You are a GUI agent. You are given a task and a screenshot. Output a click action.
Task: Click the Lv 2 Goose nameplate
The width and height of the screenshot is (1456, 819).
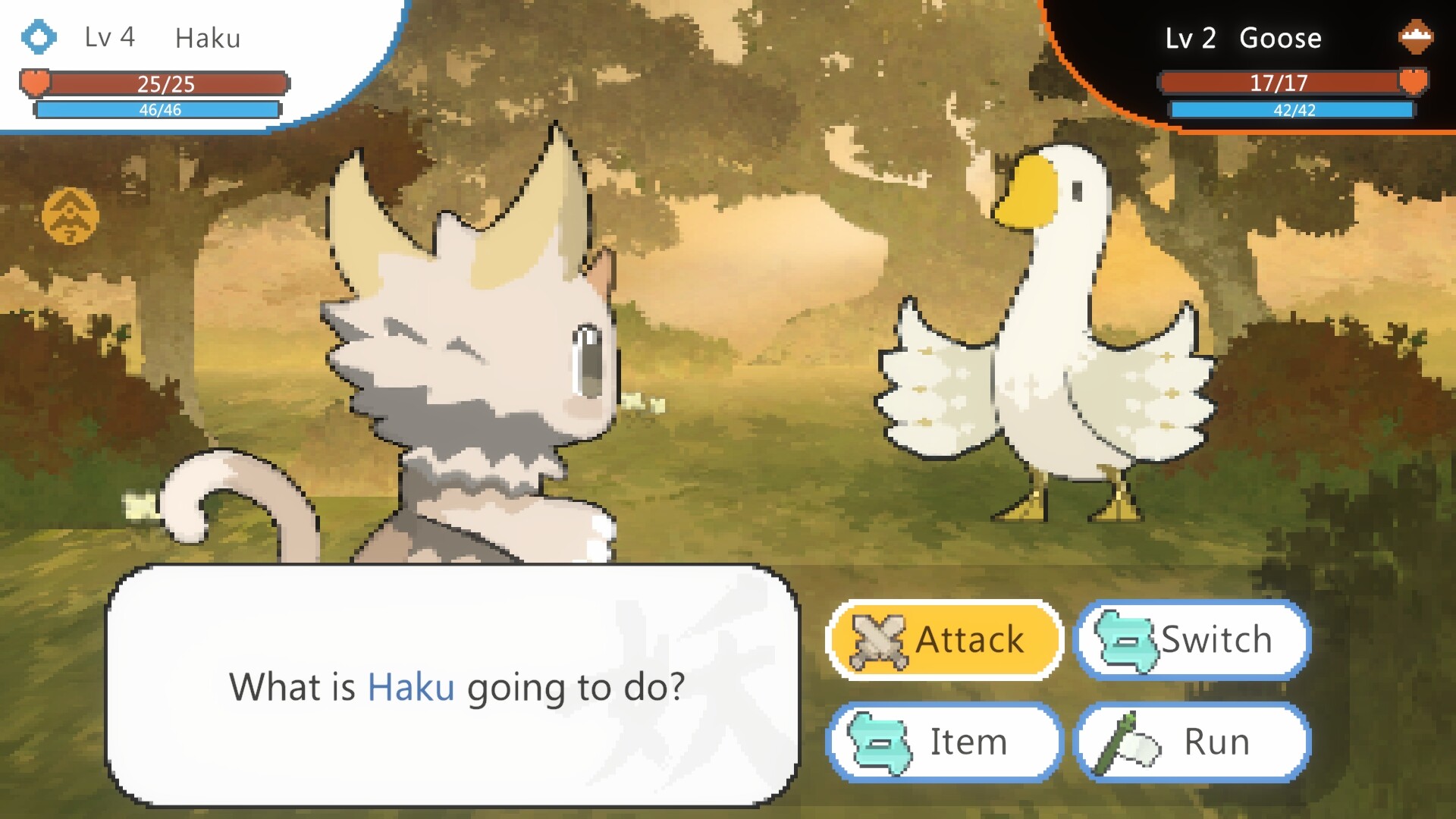tap(1244, 37)
